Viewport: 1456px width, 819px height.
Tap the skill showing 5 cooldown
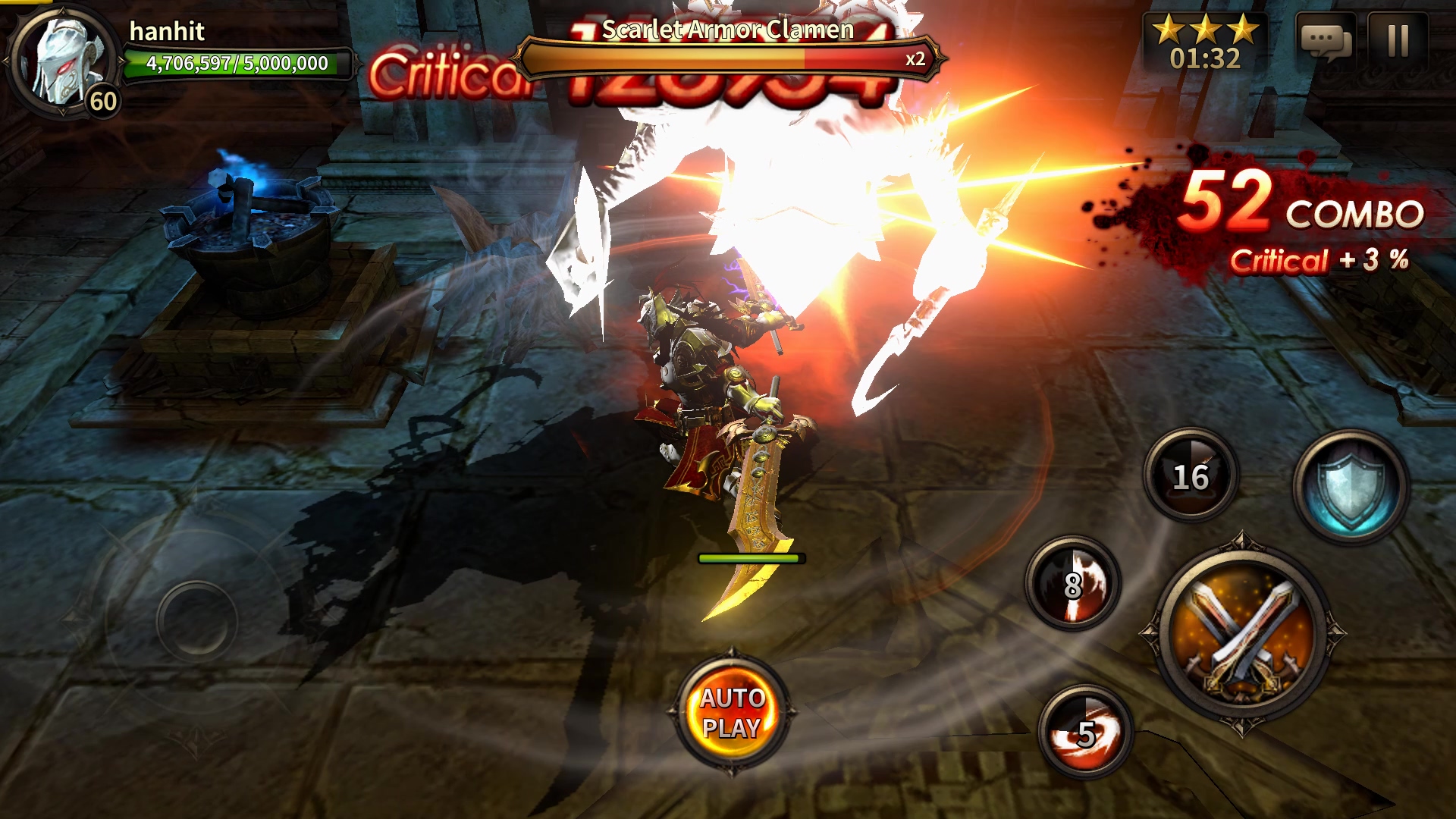coord(1085,732)
